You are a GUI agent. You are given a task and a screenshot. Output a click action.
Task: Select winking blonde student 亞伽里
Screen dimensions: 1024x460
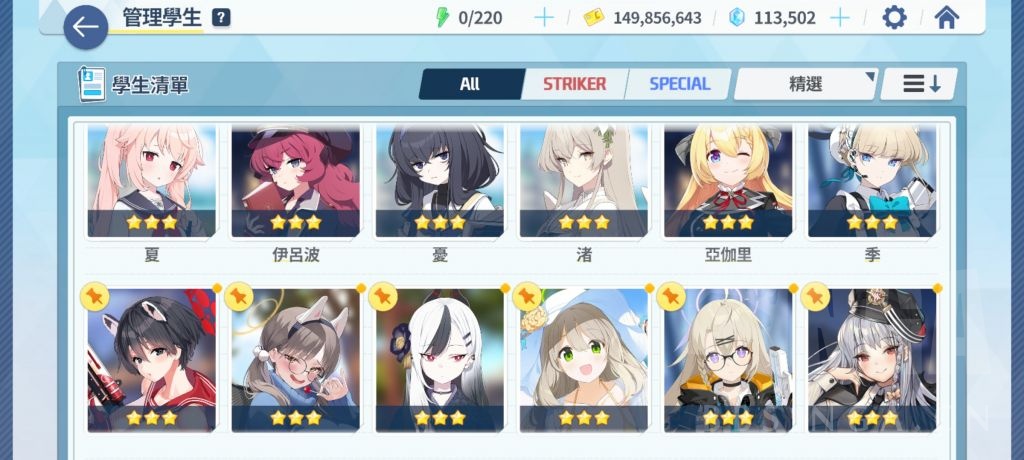coord(728,182)
